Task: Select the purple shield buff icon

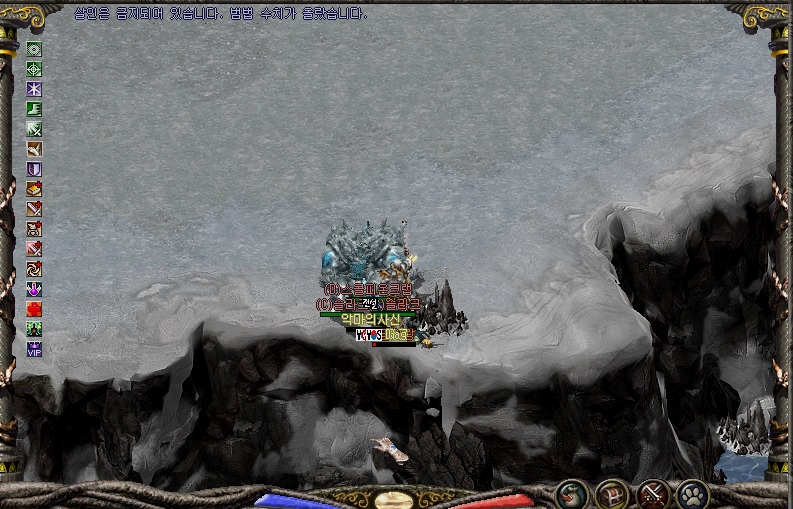Action: click(x=34, y=169)
